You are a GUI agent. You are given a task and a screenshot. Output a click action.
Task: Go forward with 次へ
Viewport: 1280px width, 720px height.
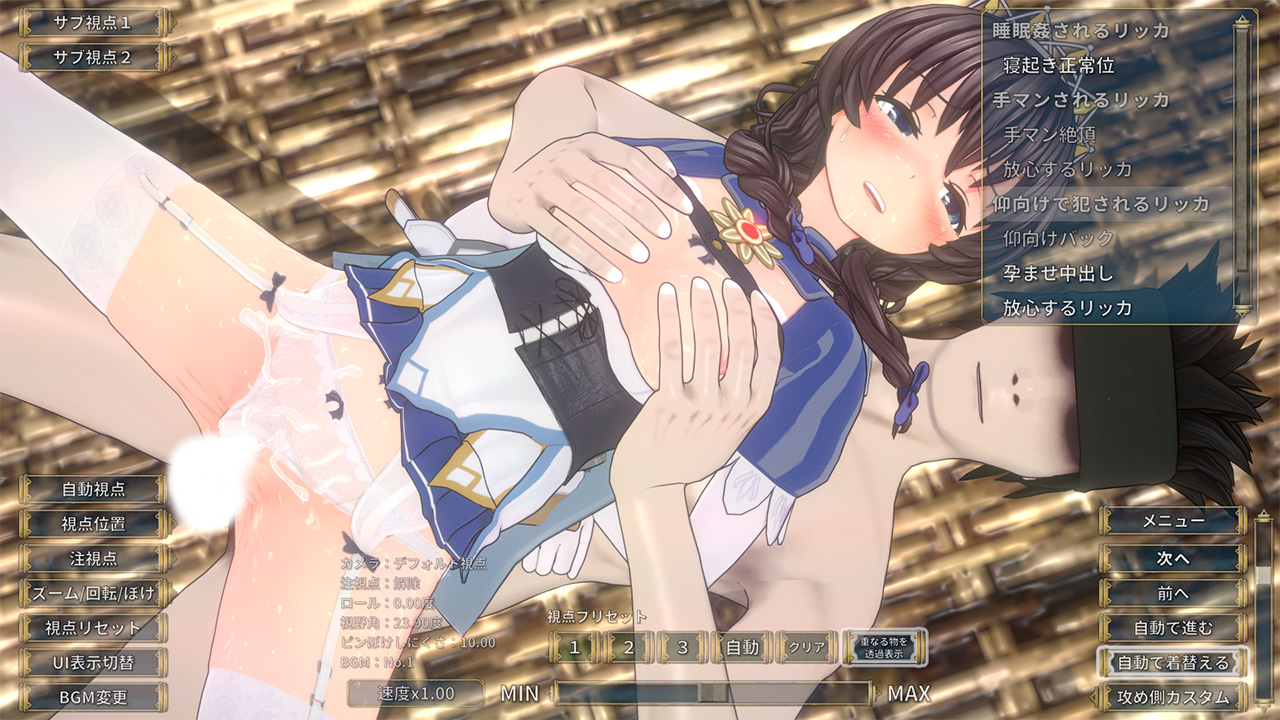1173,557
